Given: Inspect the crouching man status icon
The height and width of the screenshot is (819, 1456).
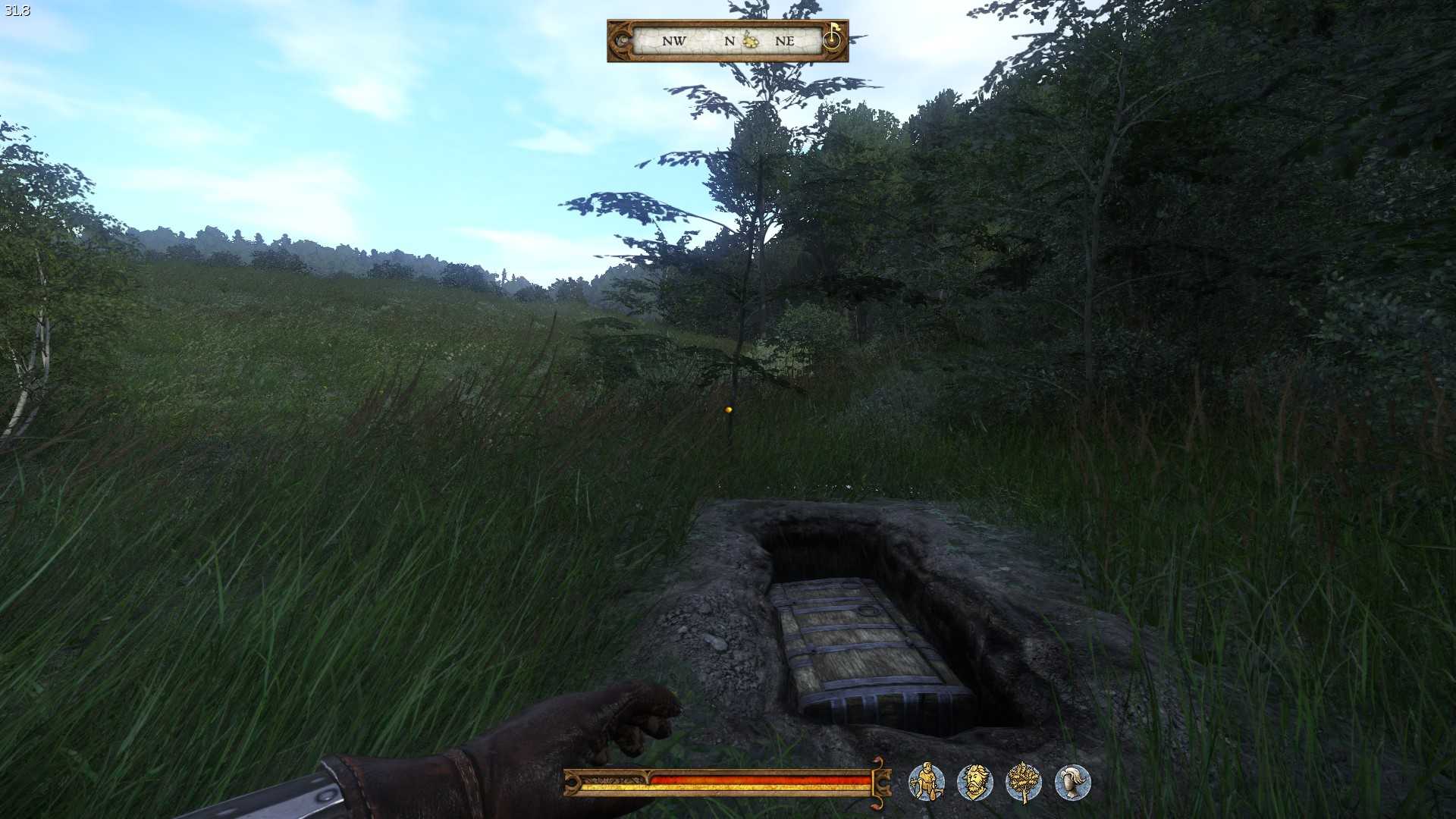Looking at the screenshot, I should click(x=926, y=782).
